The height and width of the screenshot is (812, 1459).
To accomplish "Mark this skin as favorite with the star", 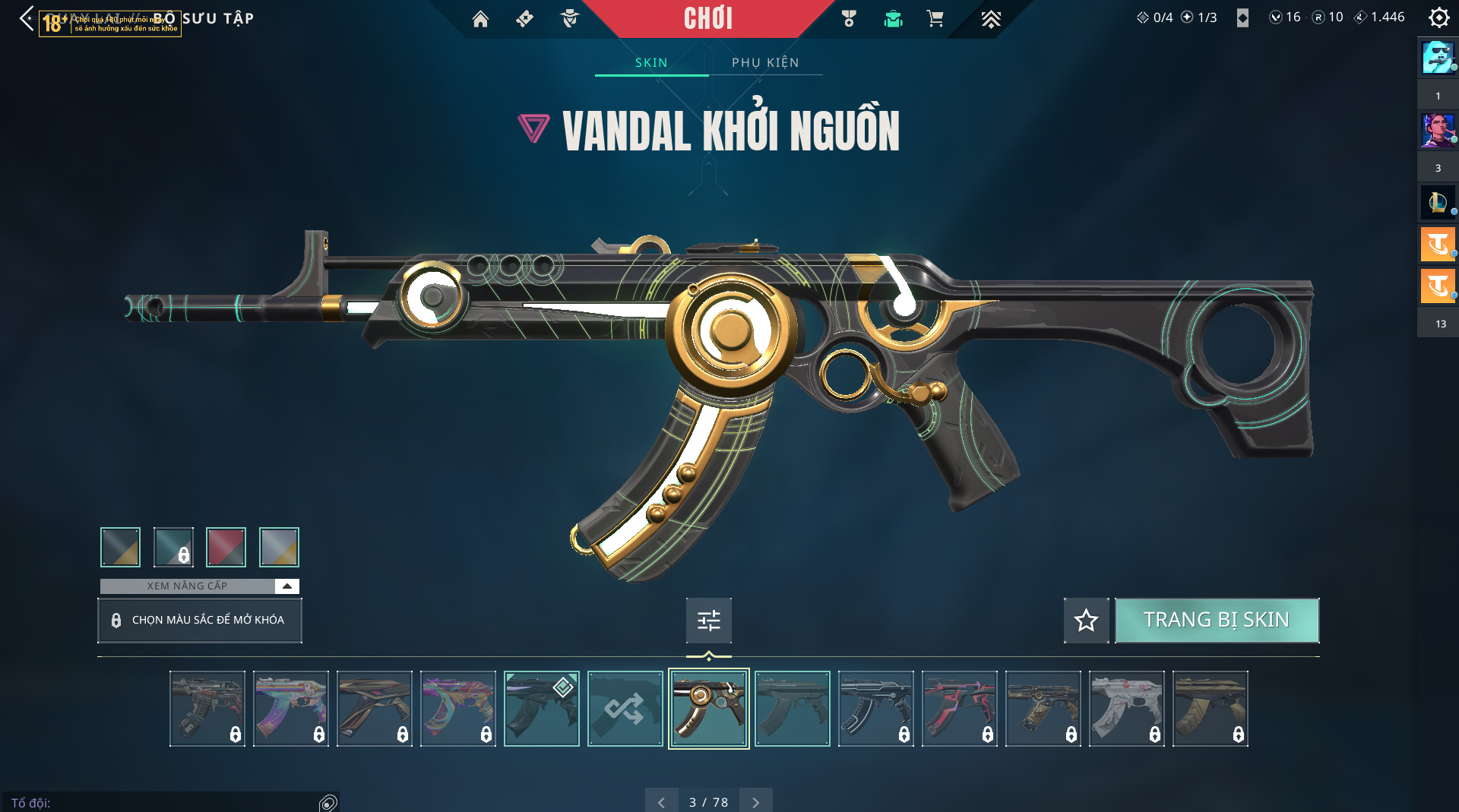I will point(1086,620).
